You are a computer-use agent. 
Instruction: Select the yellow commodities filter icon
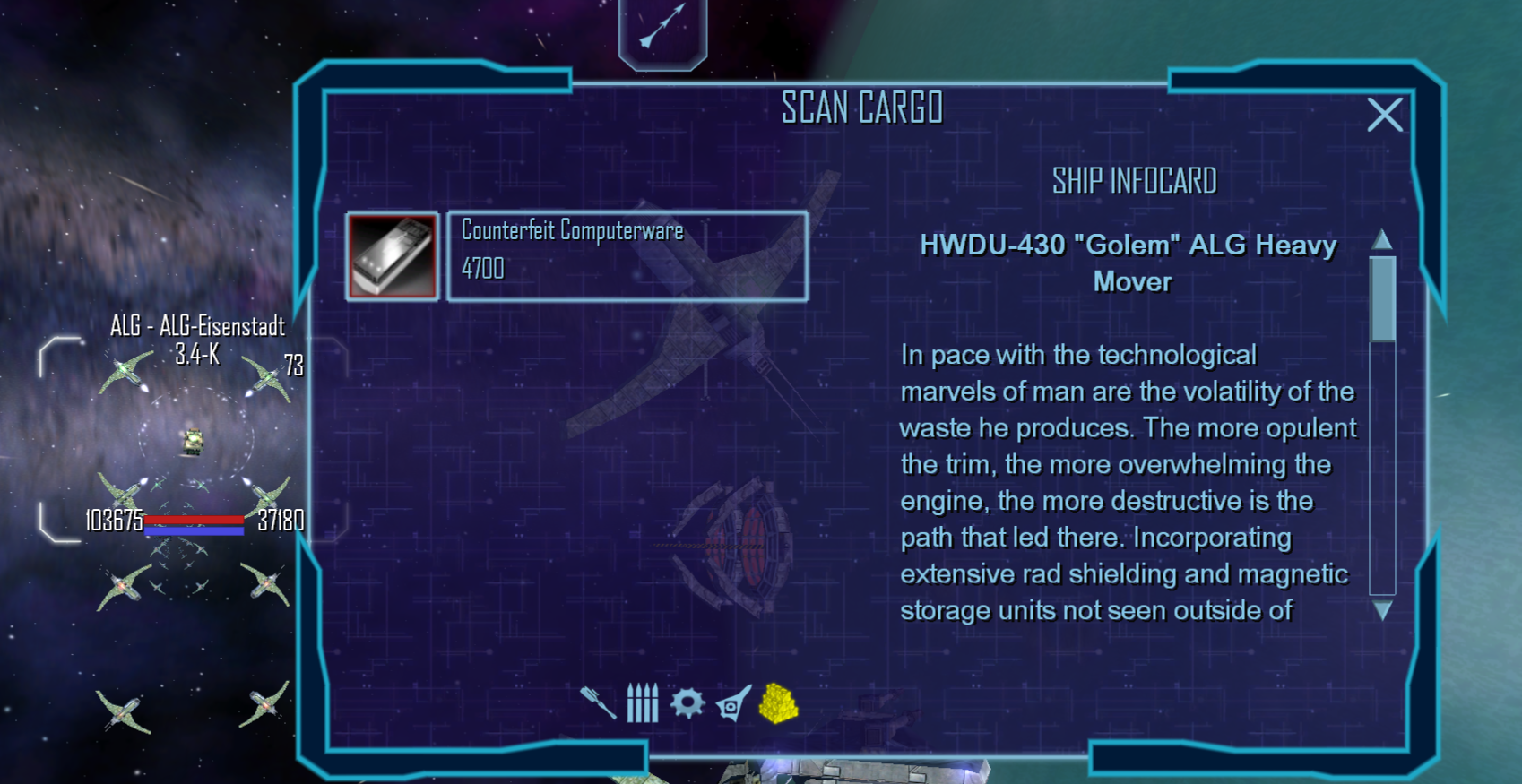[x=778, y=703]
